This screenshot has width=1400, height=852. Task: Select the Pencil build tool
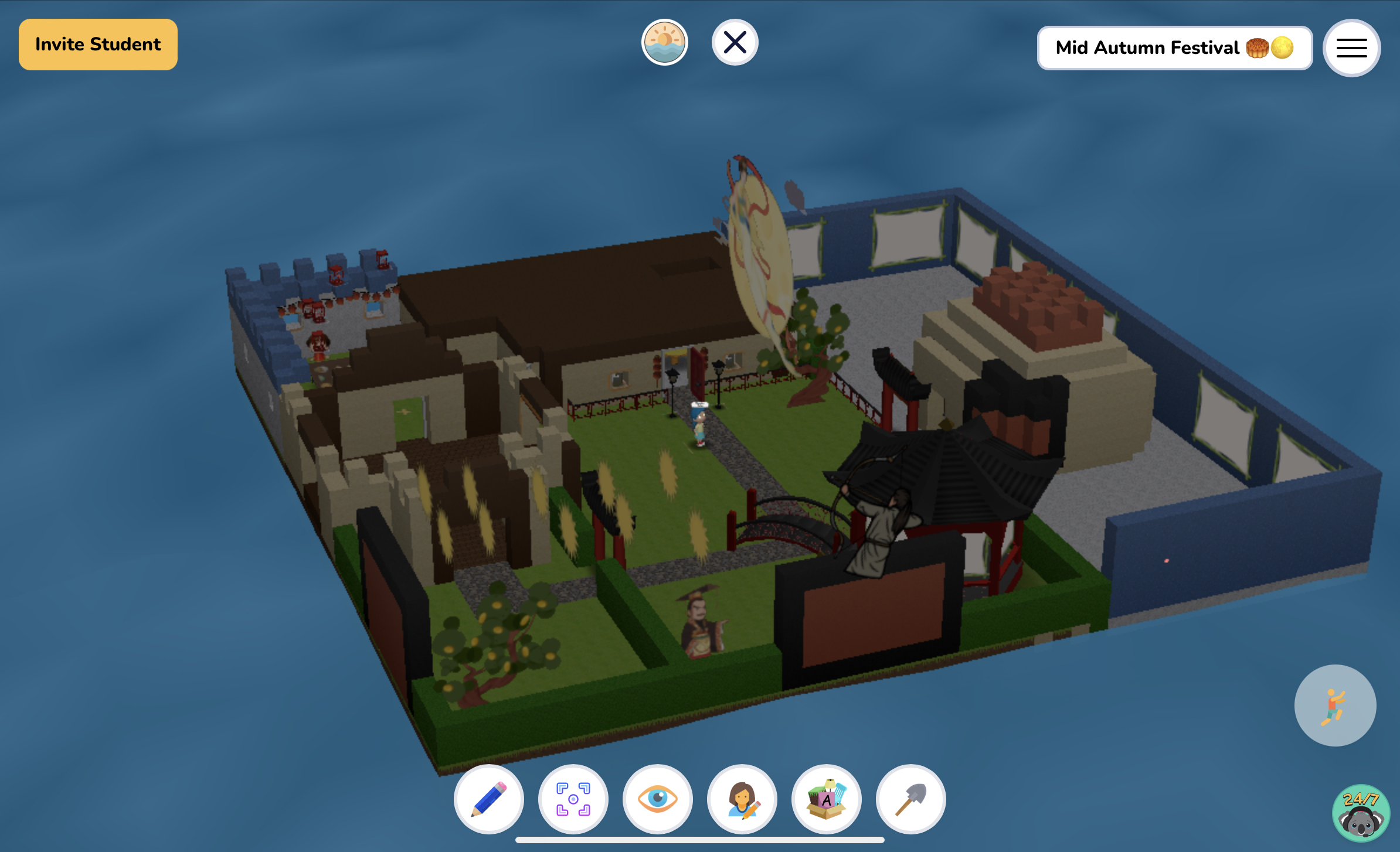(489, 799)
